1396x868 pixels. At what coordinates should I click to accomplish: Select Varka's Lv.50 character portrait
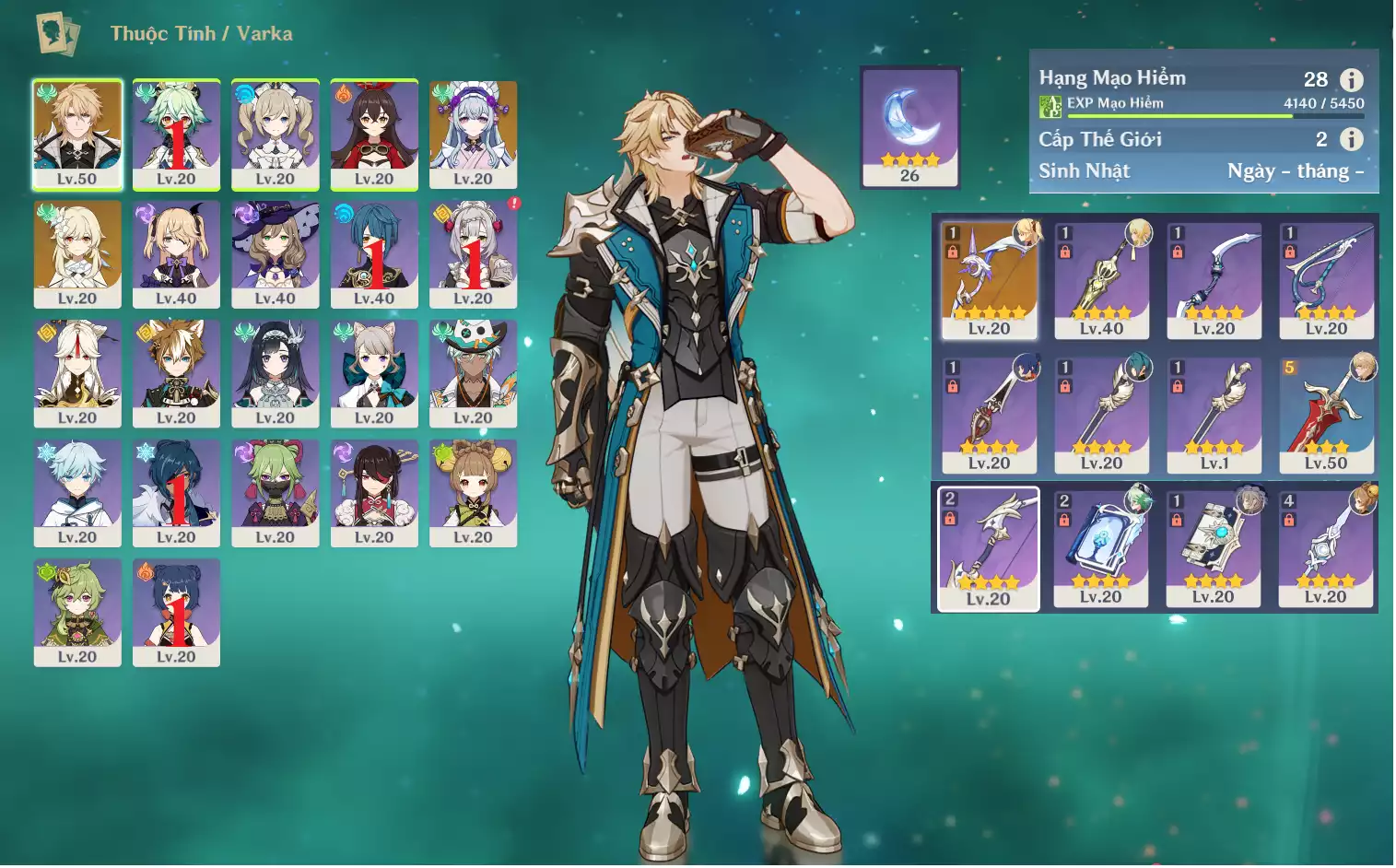tap(77, 135)
